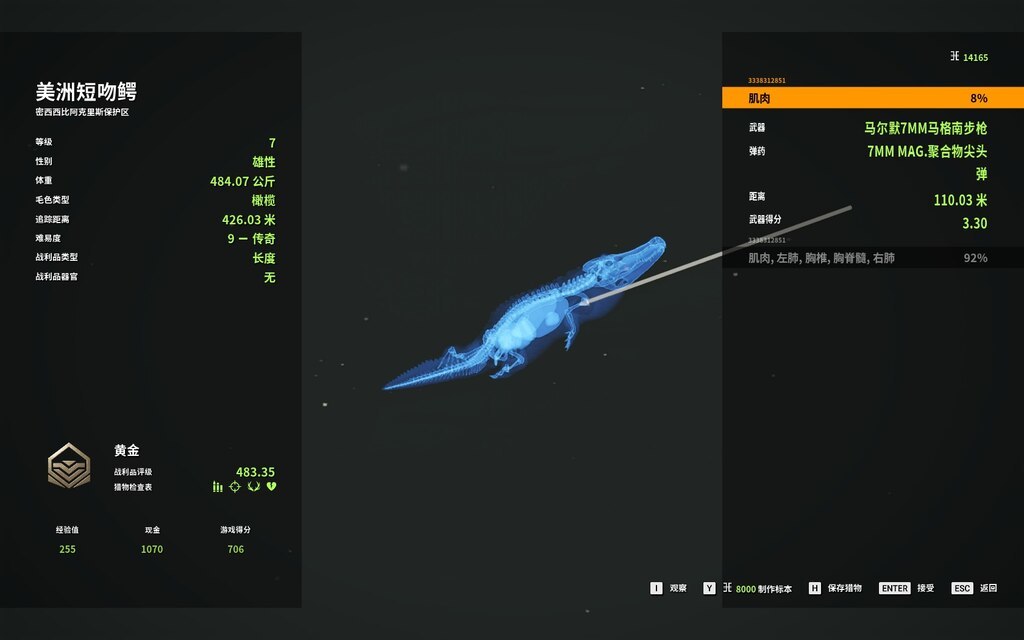Go back with the 返回 button

pyautogui.click(x=974, y=588)
